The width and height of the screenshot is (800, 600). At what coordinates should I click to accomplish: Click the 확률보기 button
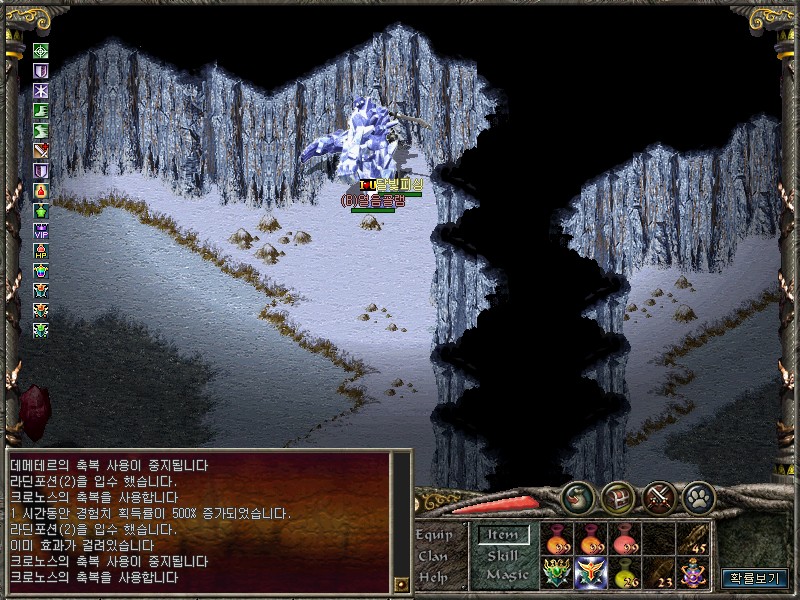point(755,577)
